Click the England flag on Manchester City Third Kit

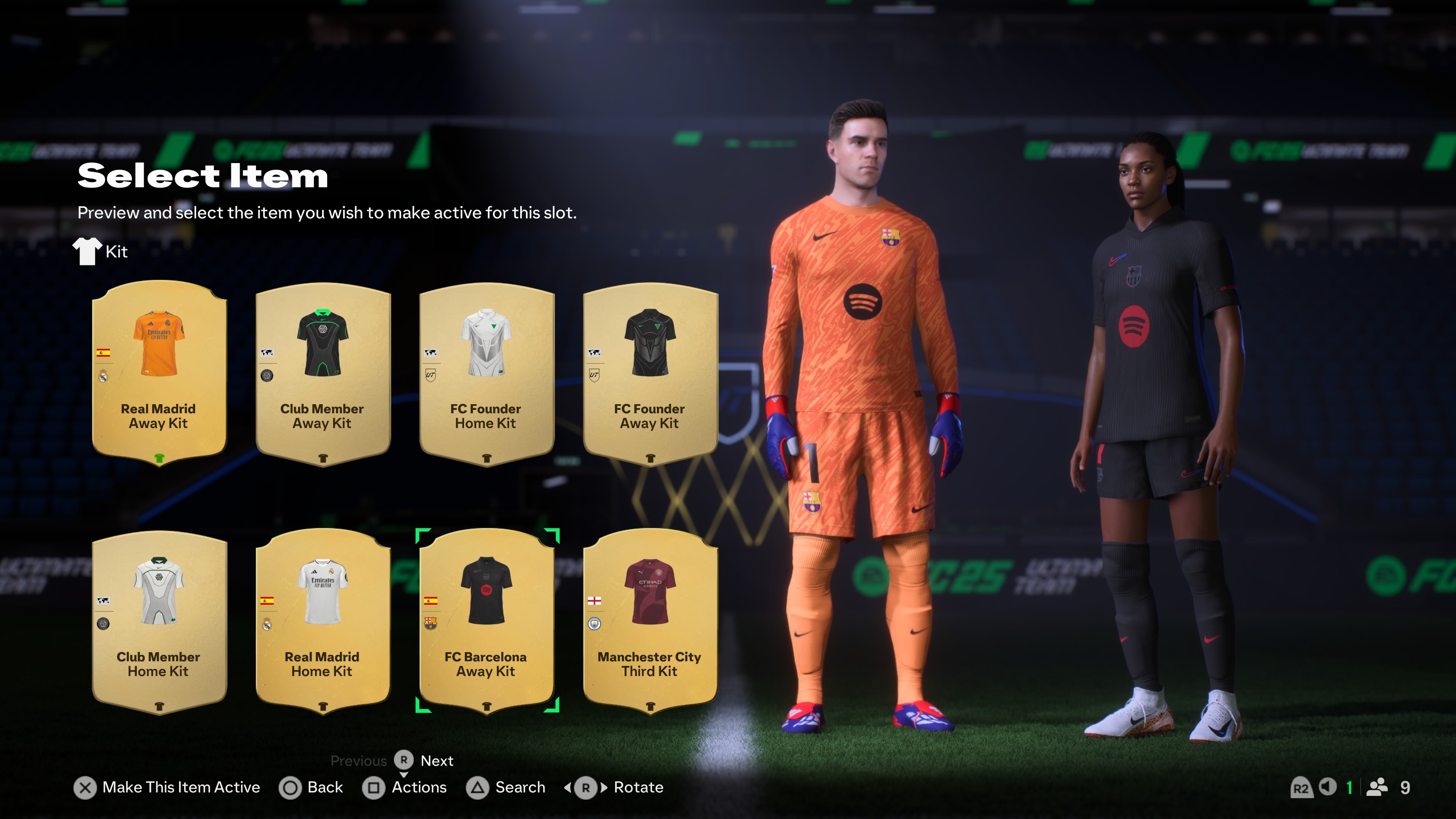[594, 601]
